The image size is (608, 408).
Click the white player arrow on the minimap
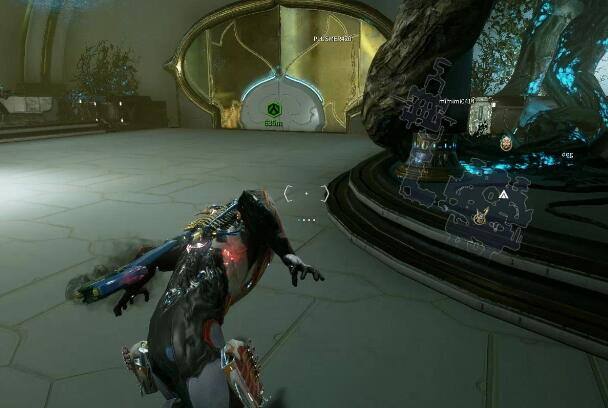pyautogui.click(x=504, y=194)
